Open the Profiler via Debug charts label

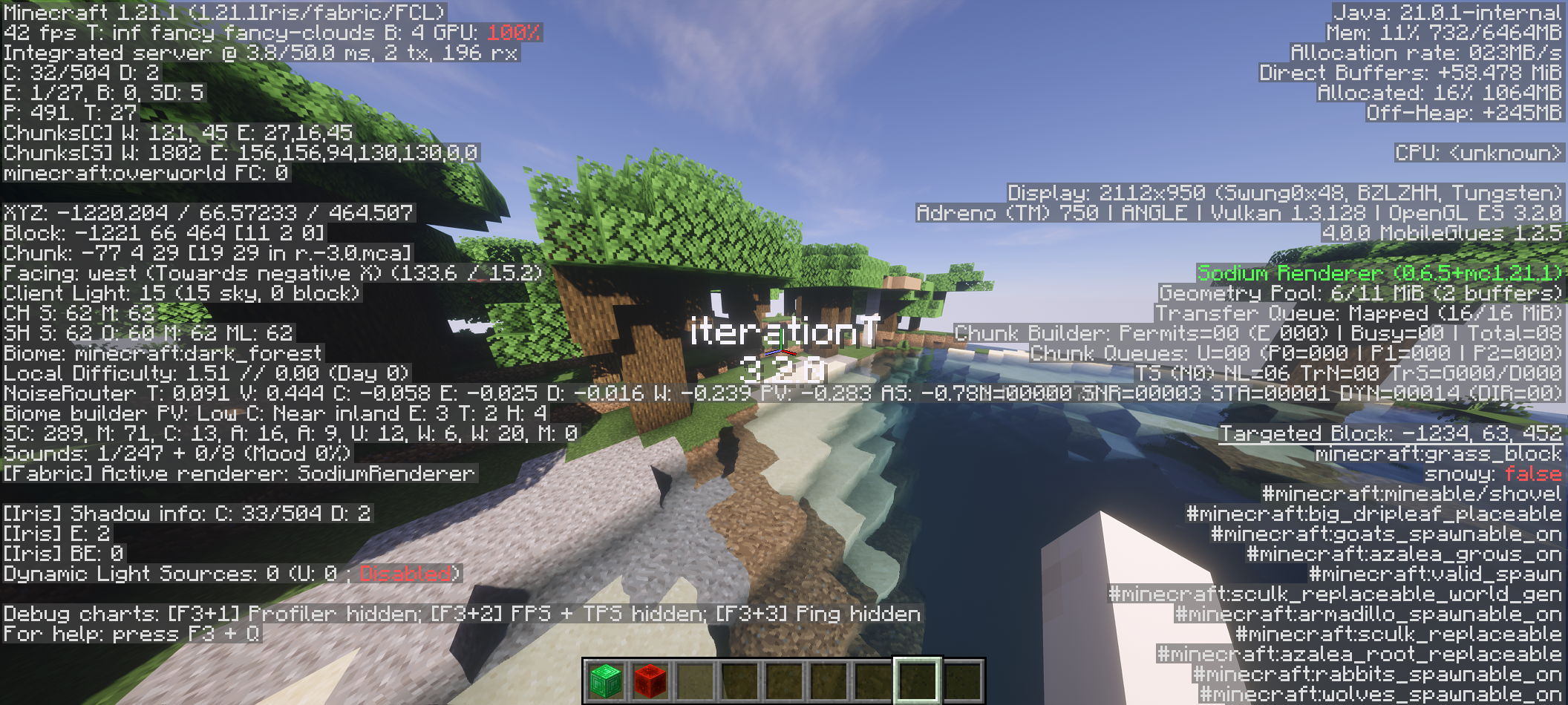pyautogui.click(x=297, y=614)
